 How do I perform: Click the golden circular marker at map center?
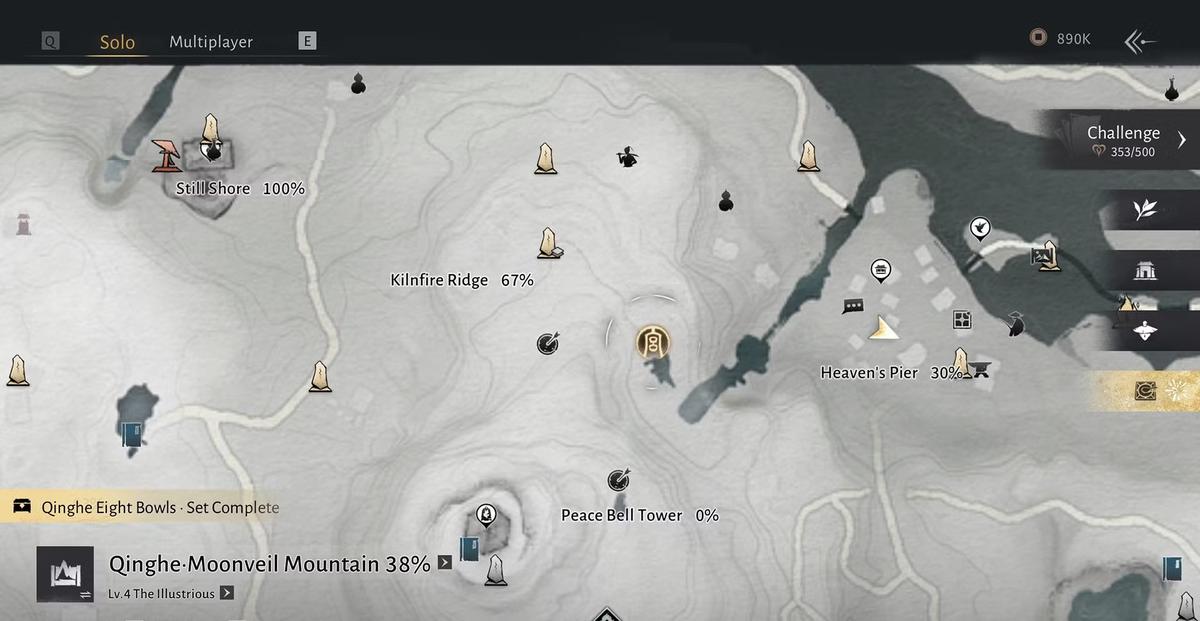click(x=653, y=344)
